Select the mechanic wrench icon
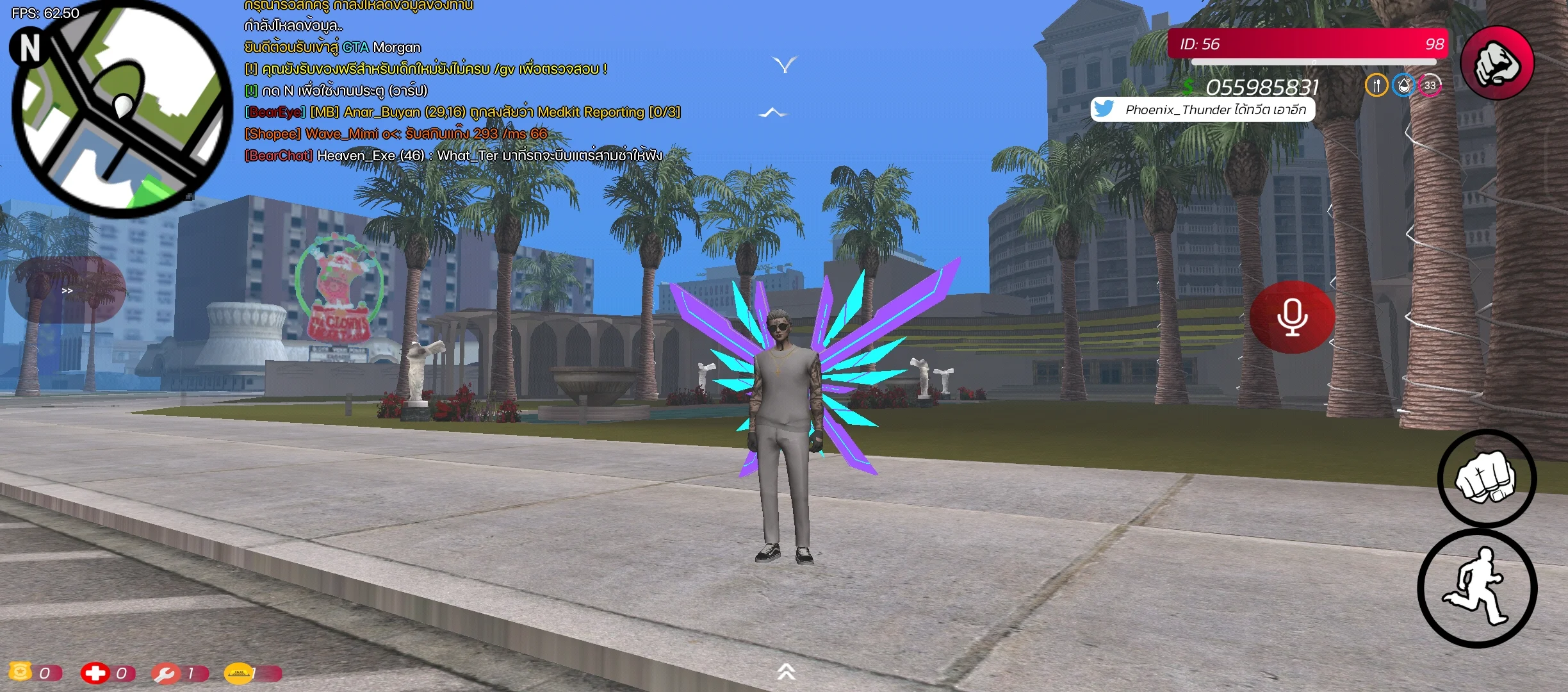 (x=165, y=673)
